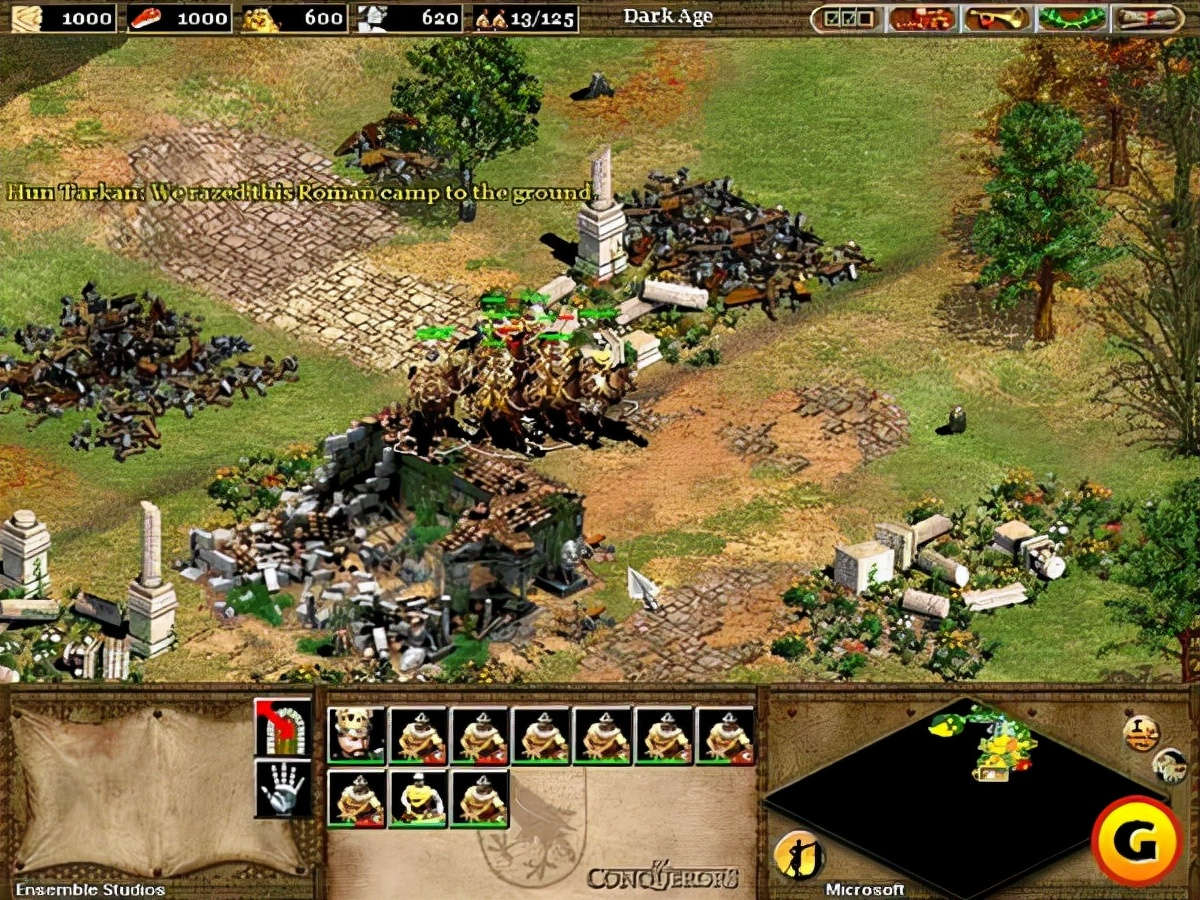Select the yellow-clad unit portrait in second row

[x=418, y=798]
